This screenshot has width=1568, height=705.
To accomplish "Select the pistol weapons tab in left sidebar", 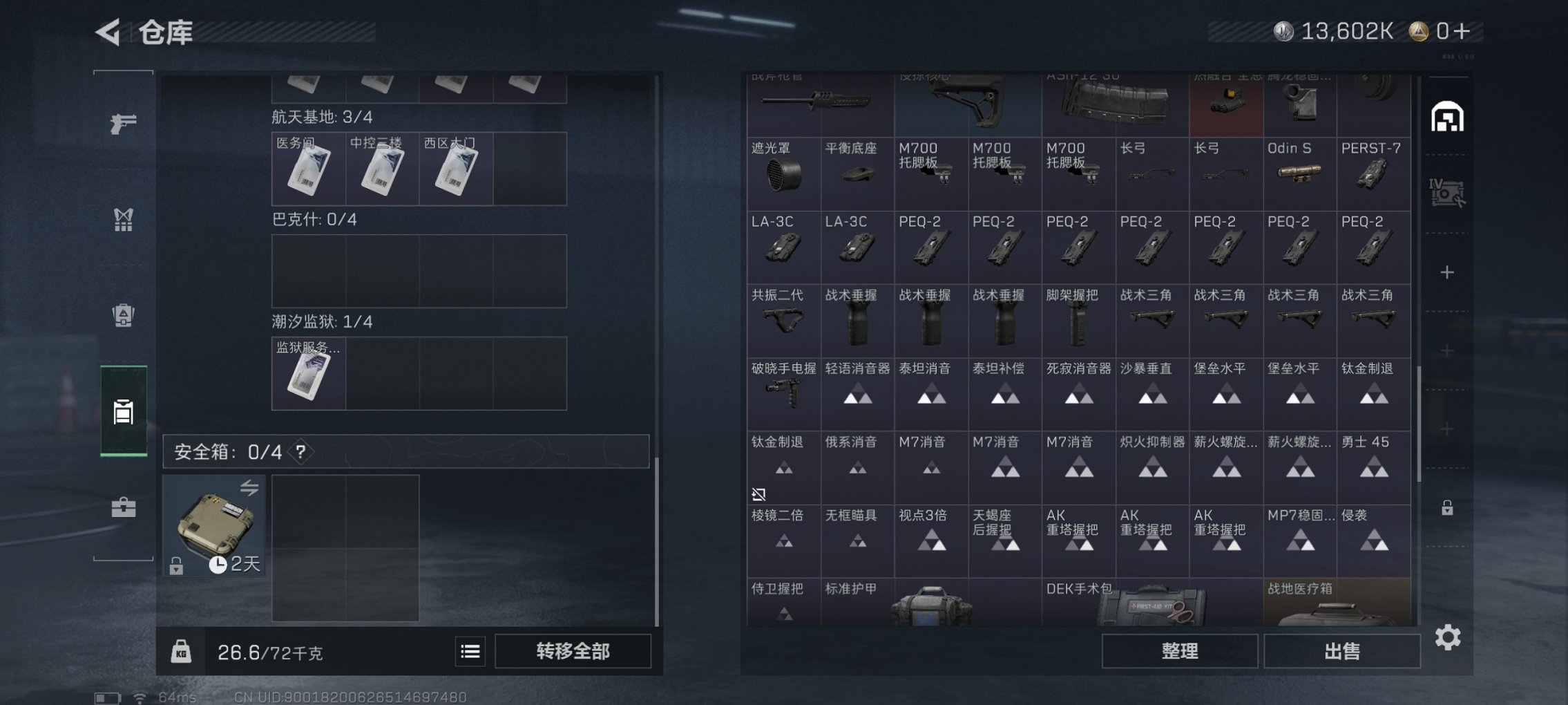I will [124, 126].
